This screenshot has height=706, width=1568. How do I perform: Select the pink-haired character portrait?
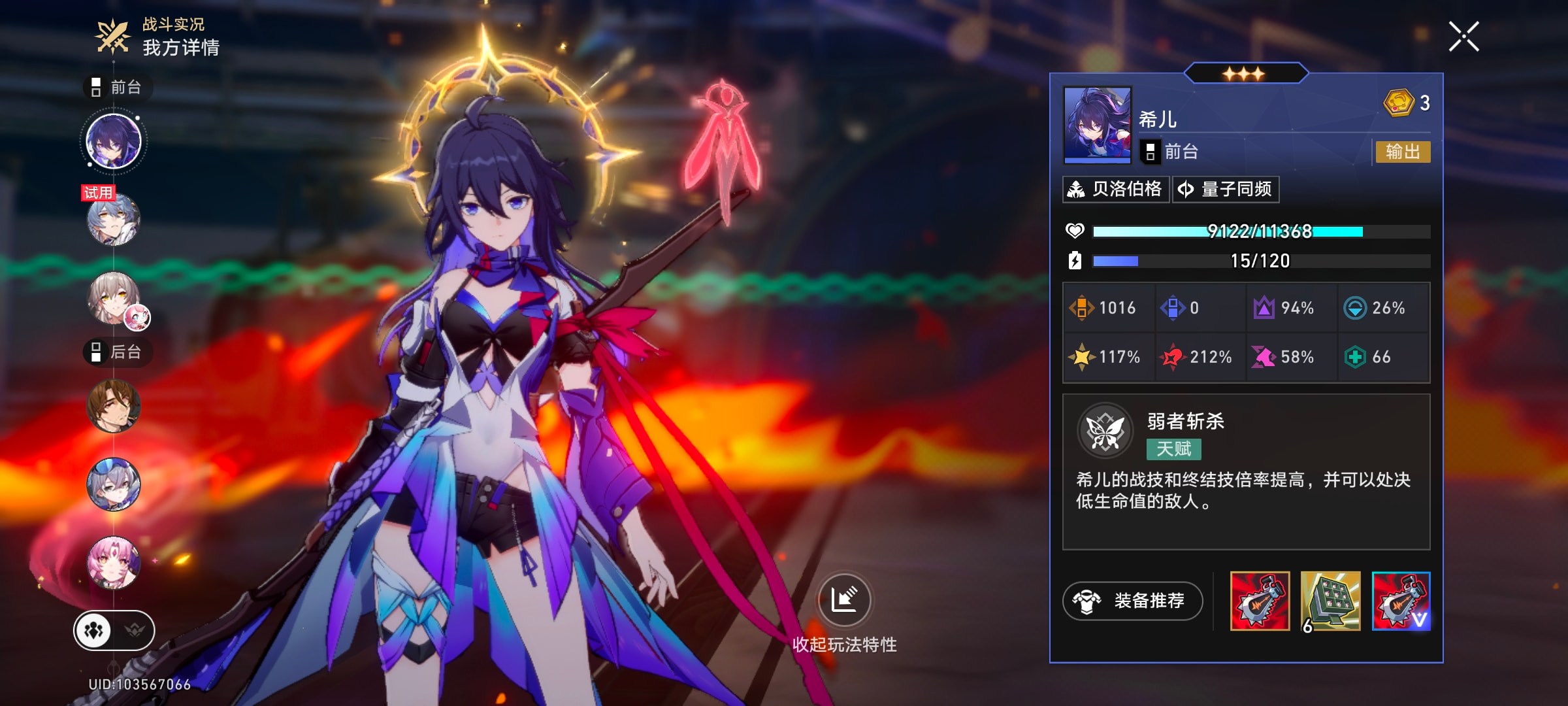pyautogui.click(x=114, y=563)
